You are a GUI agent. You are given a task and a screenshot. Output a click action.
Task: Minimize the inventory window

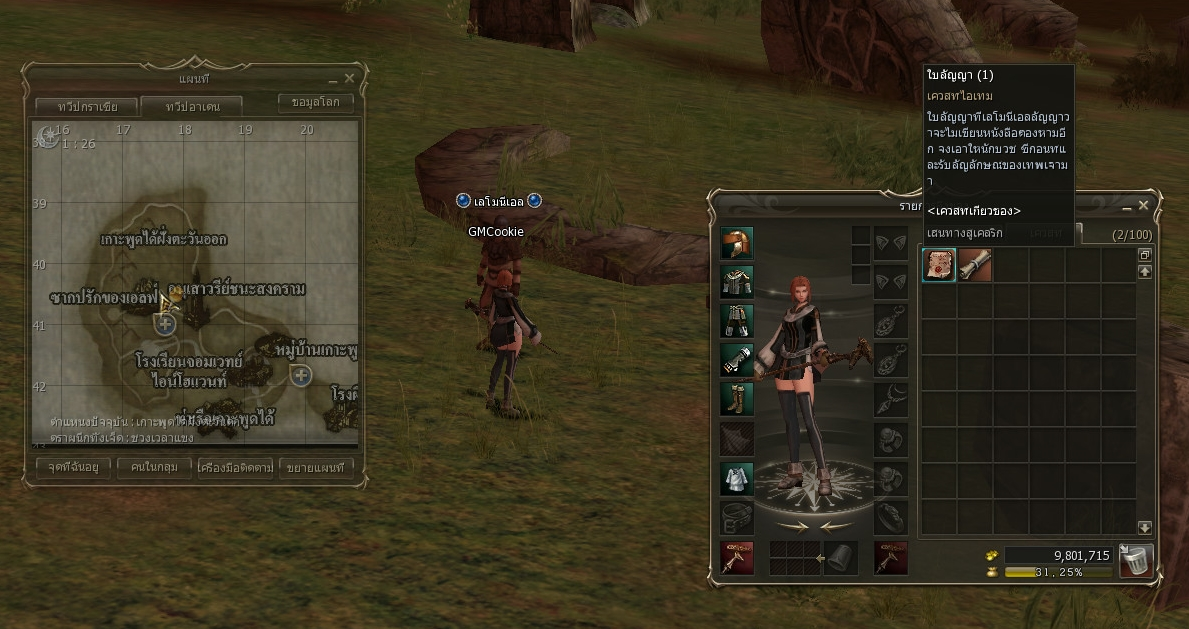pyautogui.click(x=1127, y=207)
